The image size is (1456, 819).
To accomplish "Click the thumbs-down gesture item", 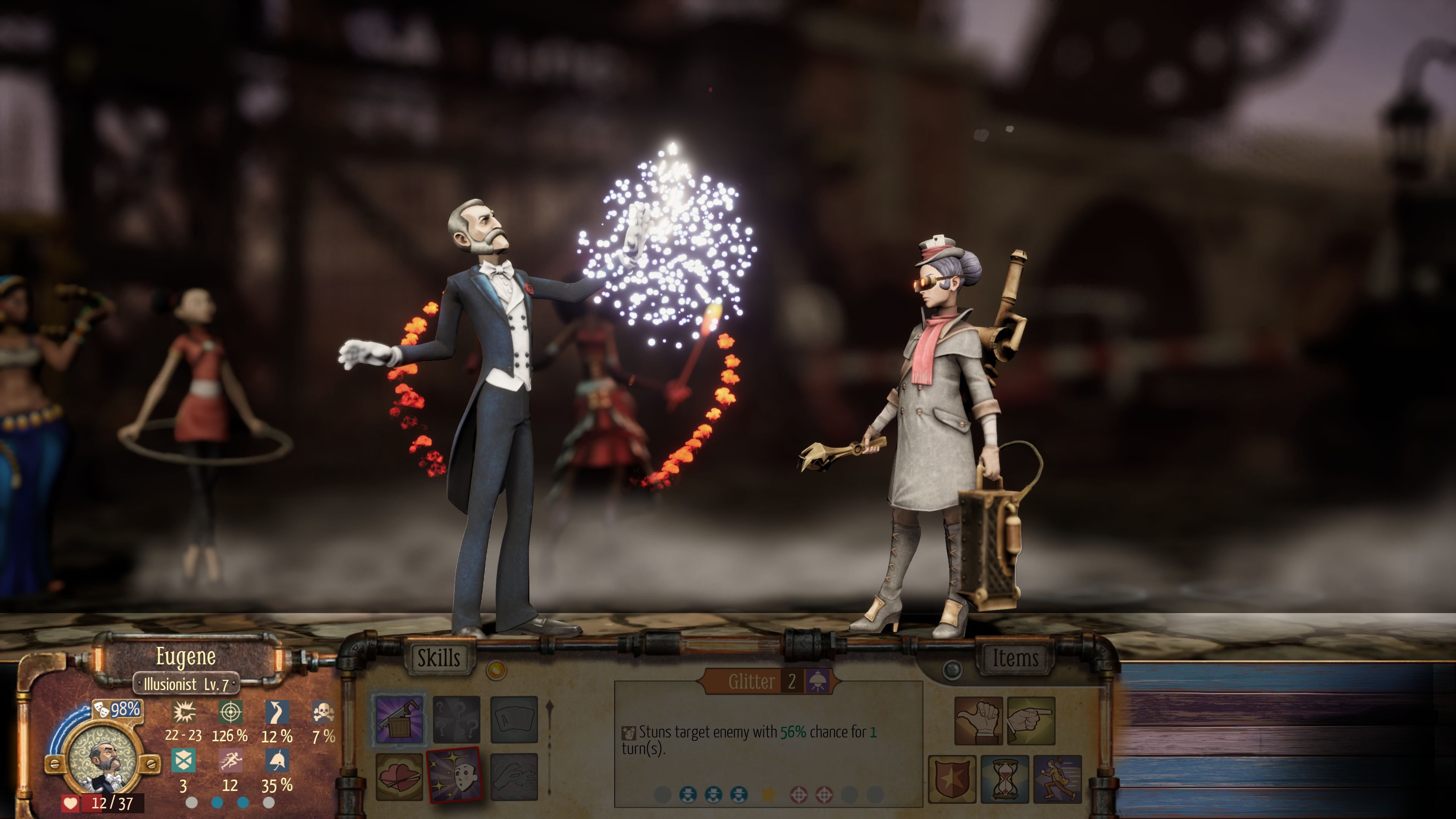I will click(x=978, y=720).
